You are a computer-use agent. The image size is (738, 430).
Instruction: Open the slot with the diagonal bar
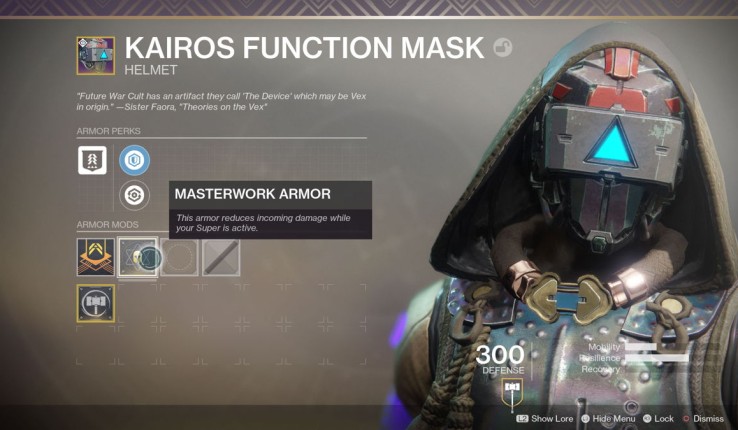click(x=221, y=257)
